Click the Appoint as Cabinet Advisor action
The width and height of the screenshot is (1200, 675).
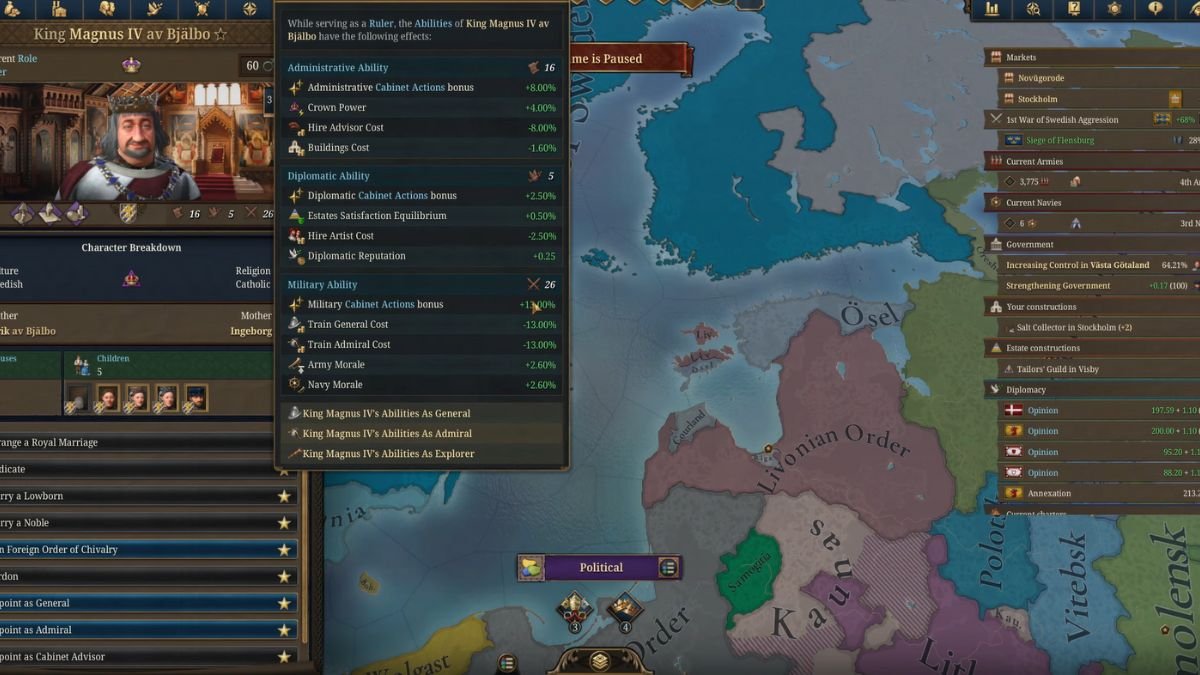click(x=140, y=657)
